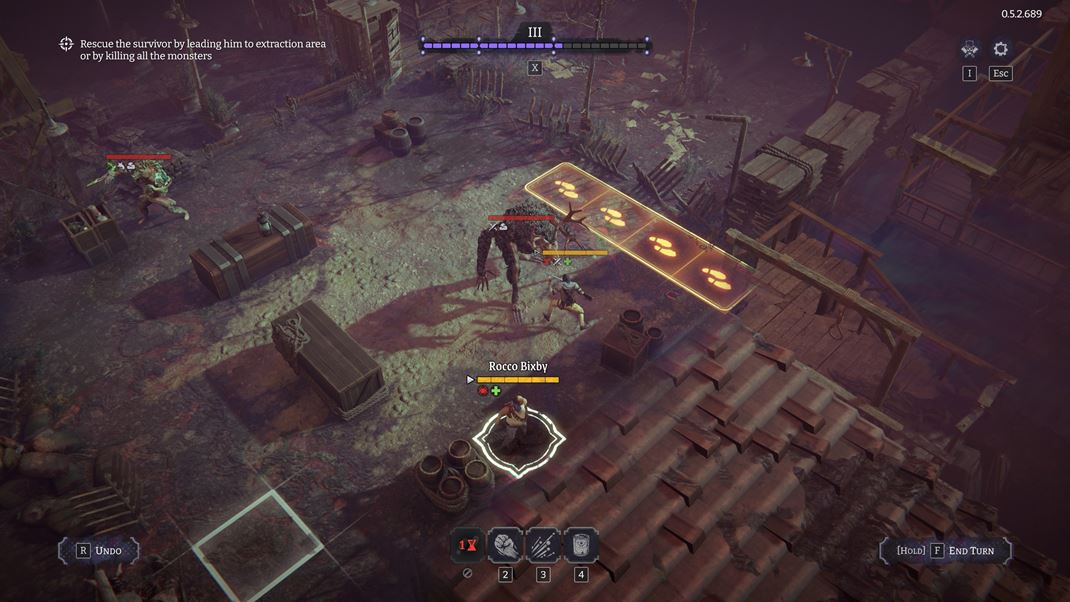Use the rune tablet ability
Image resolution: width=1070 pixels, height=602 pixels.
pyautogui.click(x=581, y=545)
